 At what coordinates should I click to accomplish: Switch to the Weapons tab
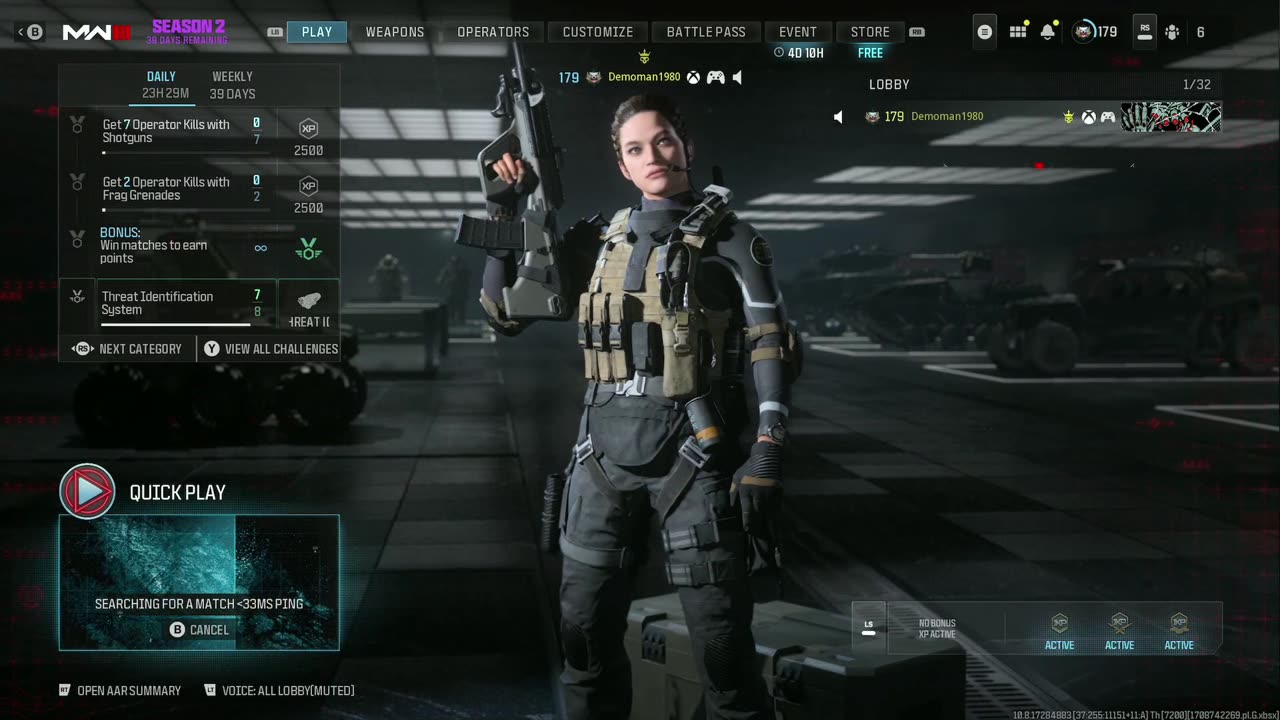[x=394, y=32]
